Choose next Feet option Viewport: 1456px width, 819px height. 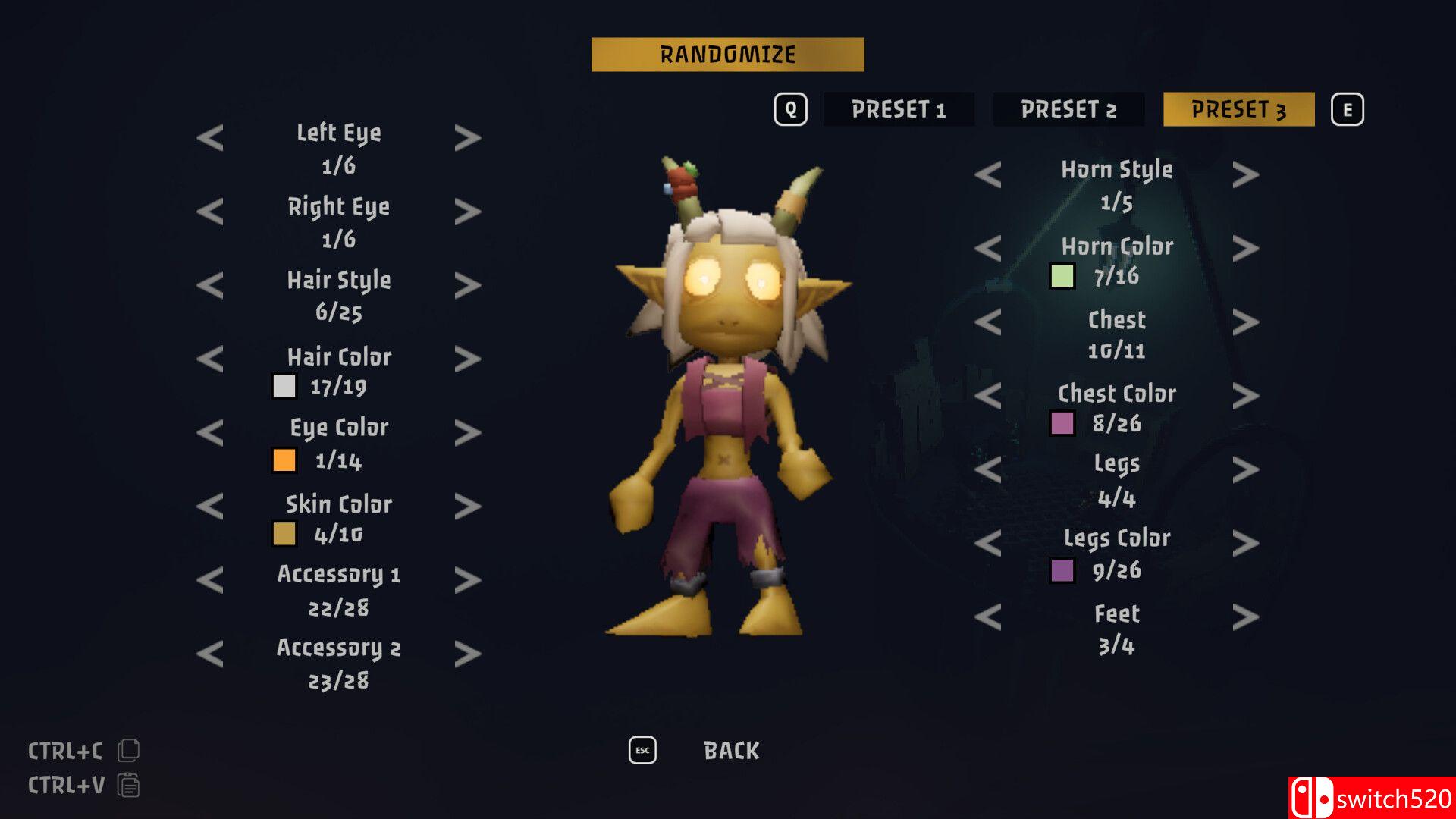point(1245,617)
